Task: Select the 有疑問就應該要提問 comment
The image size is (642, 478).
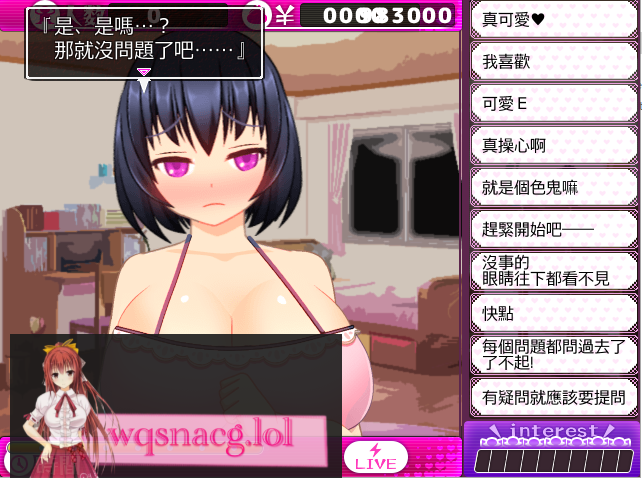Action: (553, 397)
